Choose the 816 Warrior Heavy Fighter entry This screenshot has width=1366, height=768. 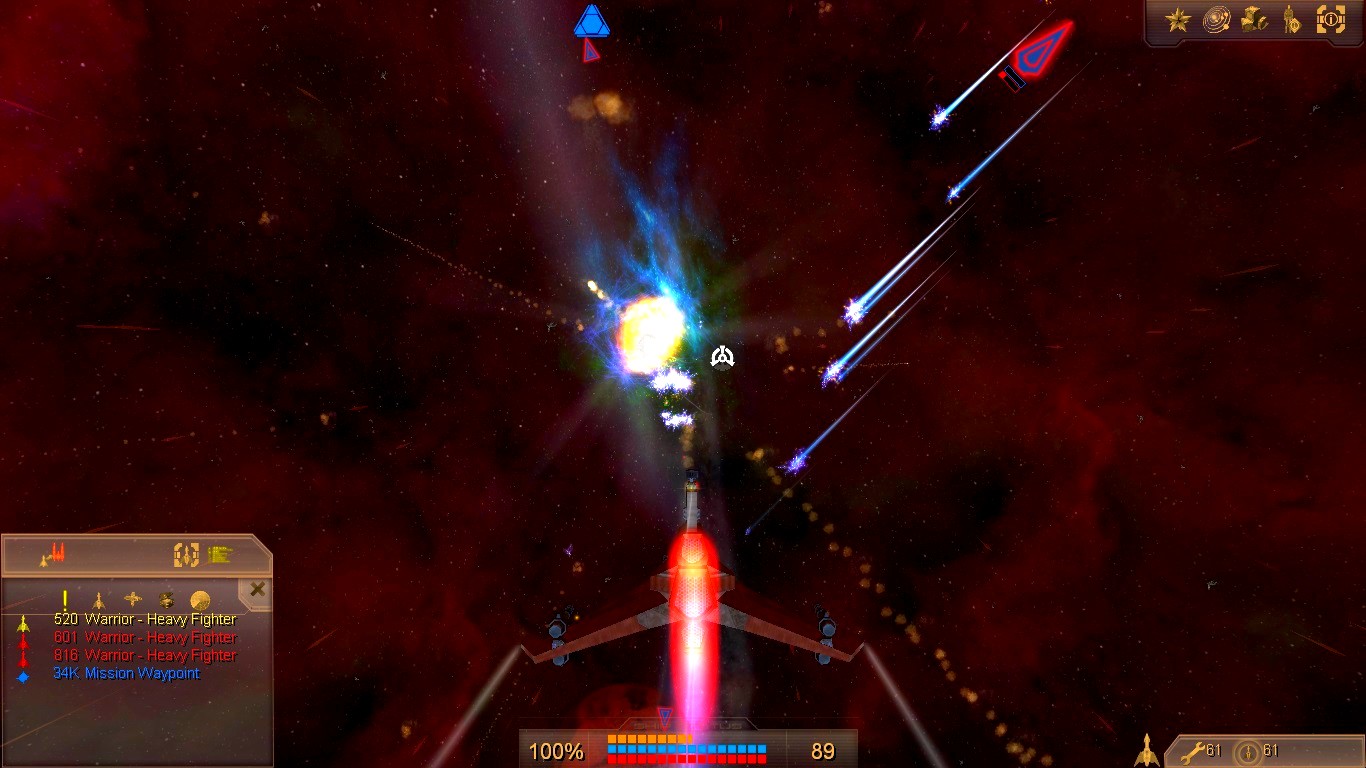(145, 656)
